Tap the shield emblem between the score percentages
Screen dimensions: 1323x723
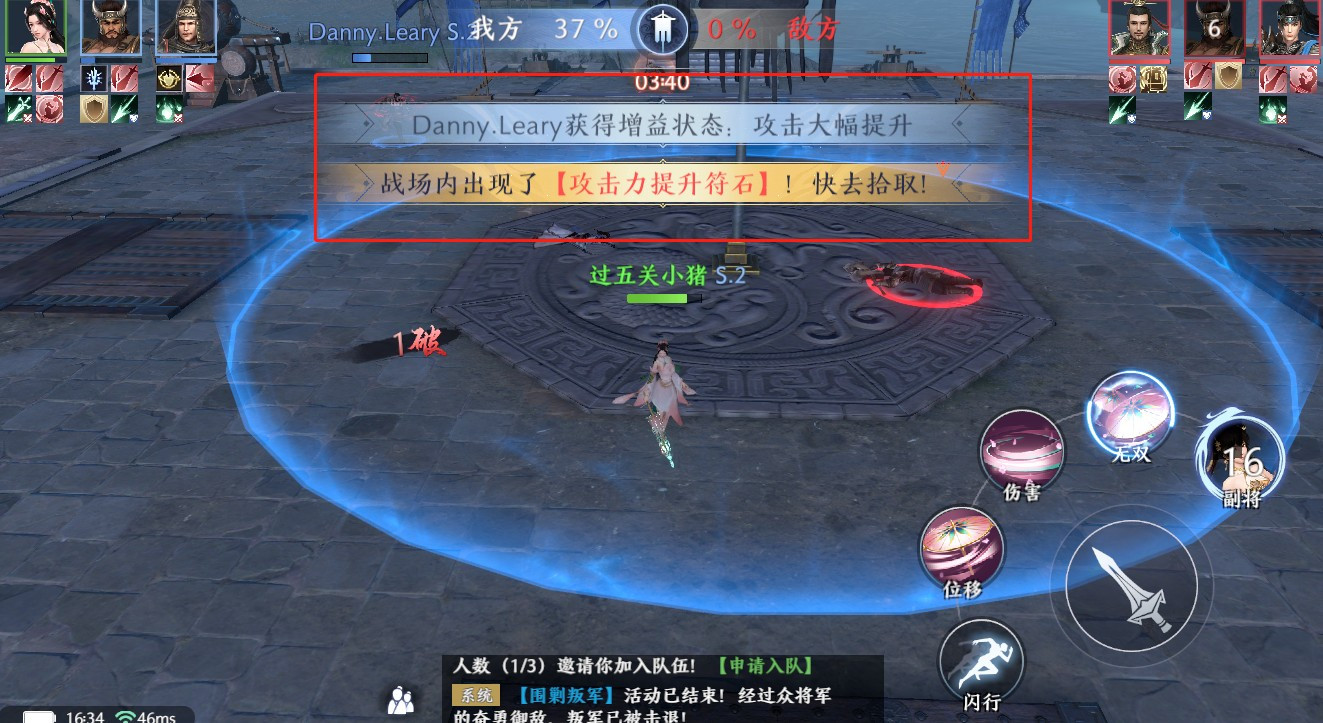click(x=660, y=27)
